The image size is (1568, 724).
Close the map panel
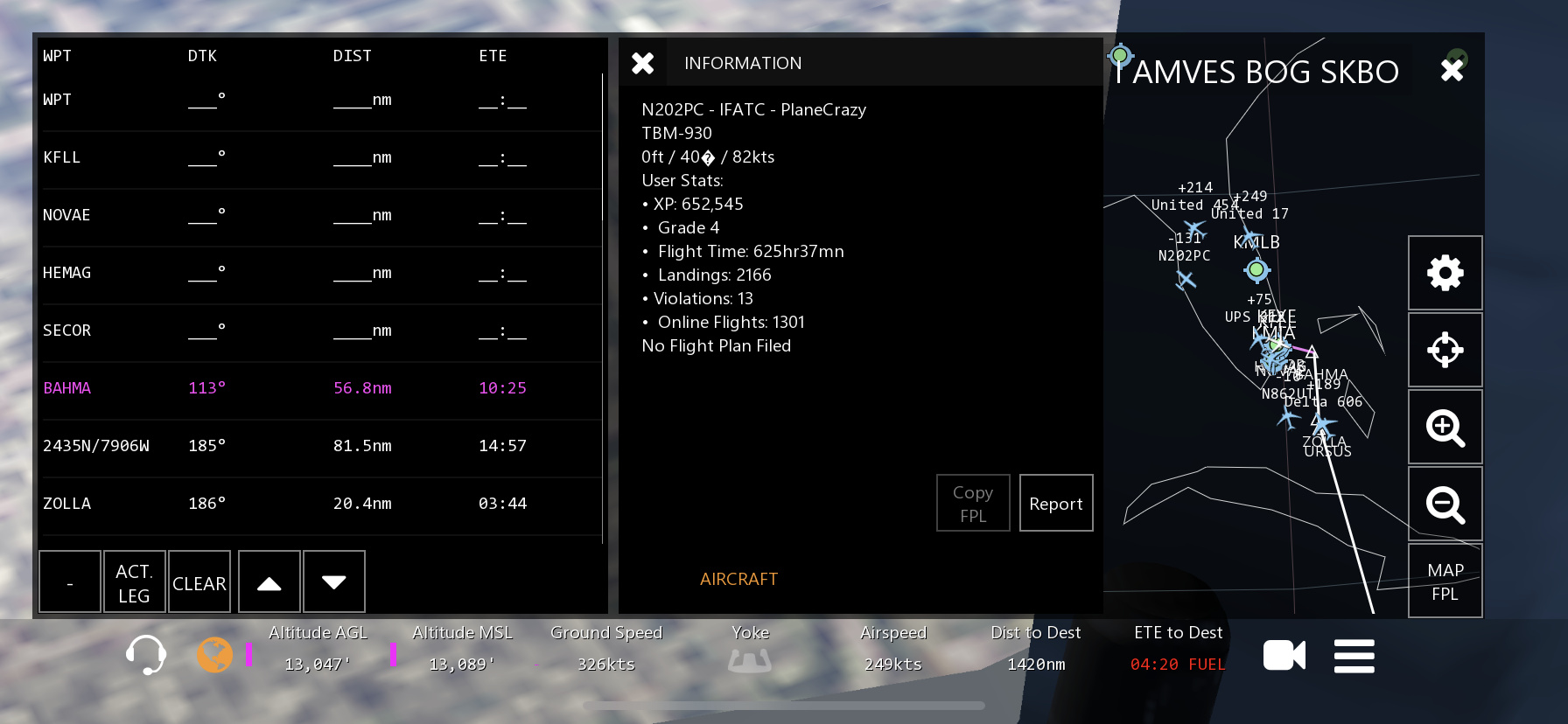click(x=1452, y=70)
